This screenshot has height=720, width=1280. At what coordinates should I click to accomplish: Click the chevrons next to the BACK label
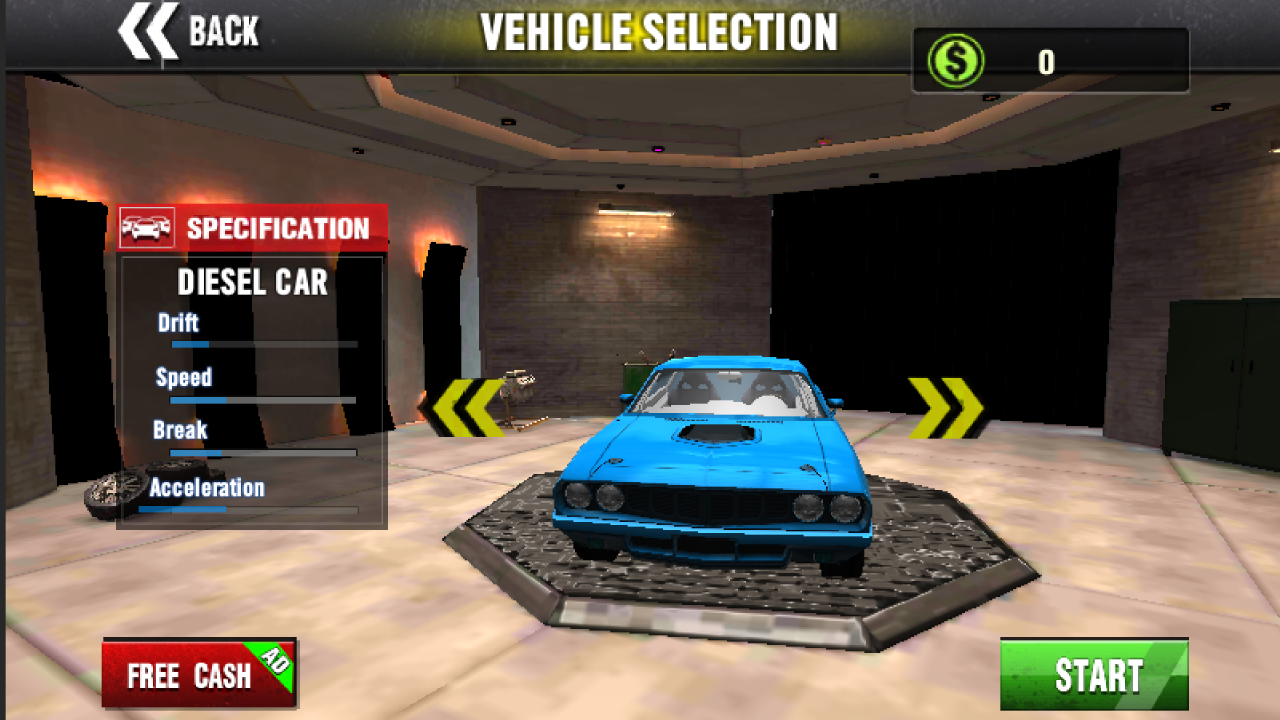[x=148, y=30]
